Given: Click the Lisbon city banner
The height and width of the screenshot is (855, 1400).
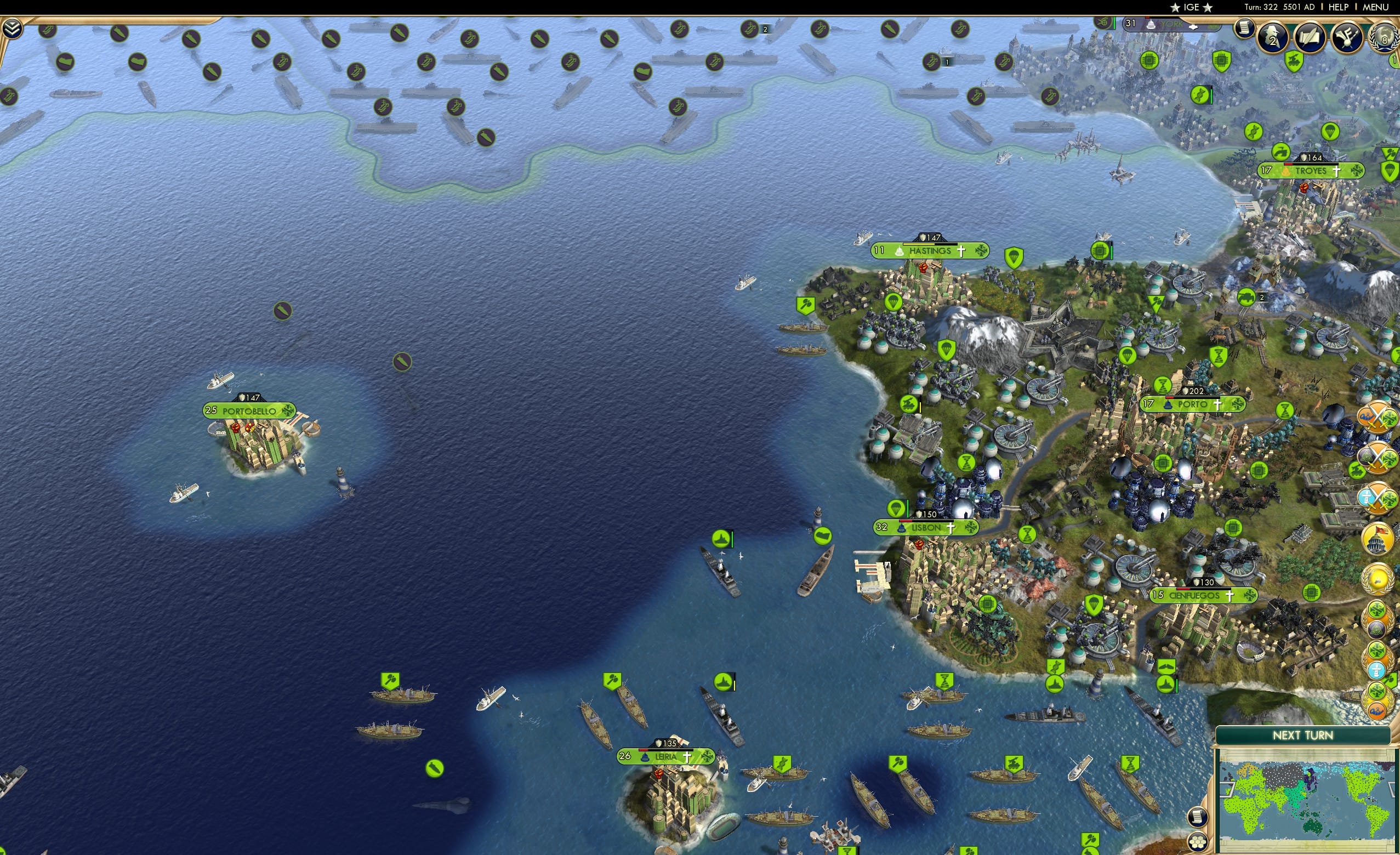Looking at the screenshot, I should click(926, 528).
